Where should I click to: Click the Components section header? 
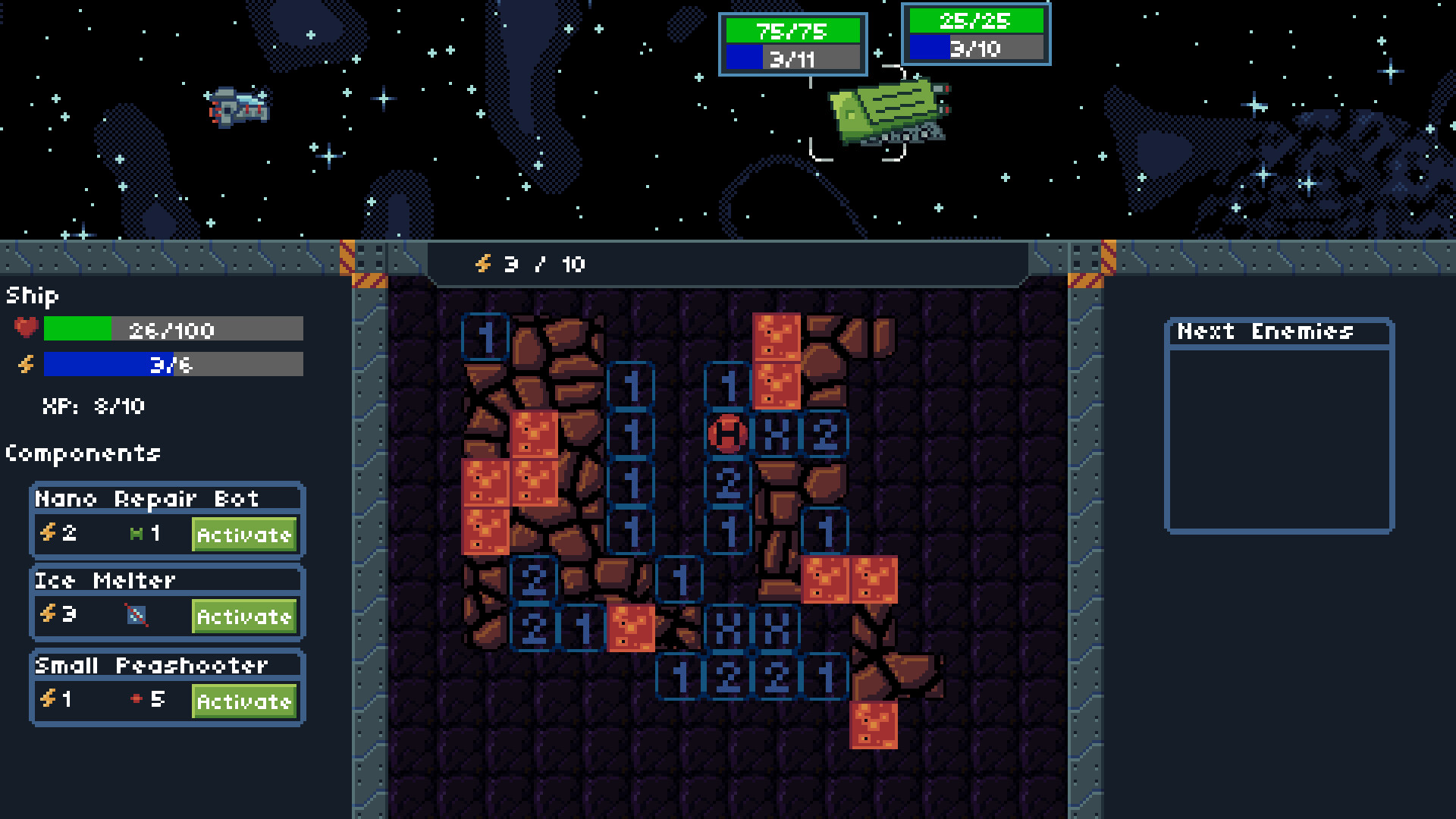83,453
